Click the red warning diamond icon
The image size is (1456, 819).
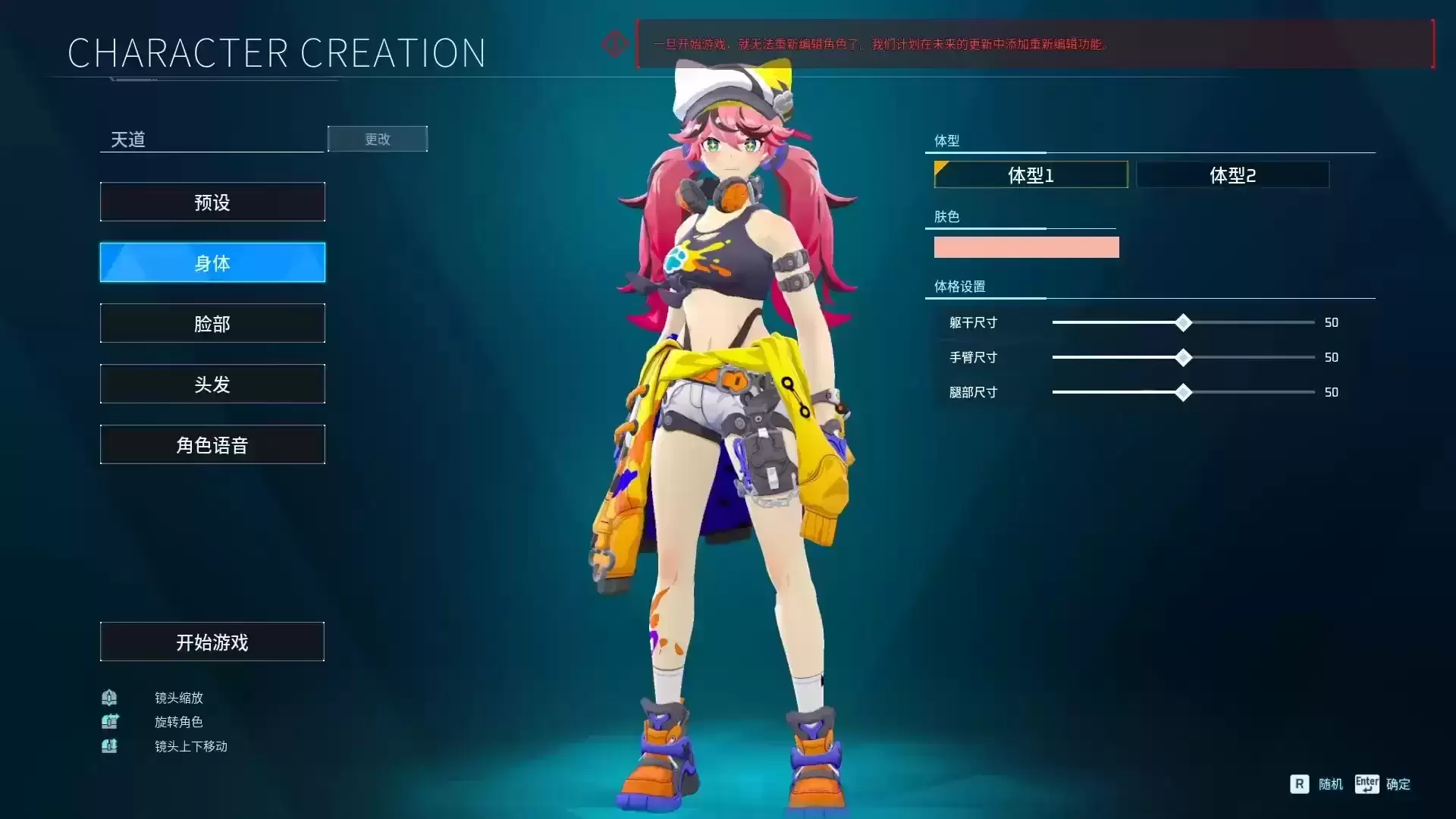(x=614, y=43)
